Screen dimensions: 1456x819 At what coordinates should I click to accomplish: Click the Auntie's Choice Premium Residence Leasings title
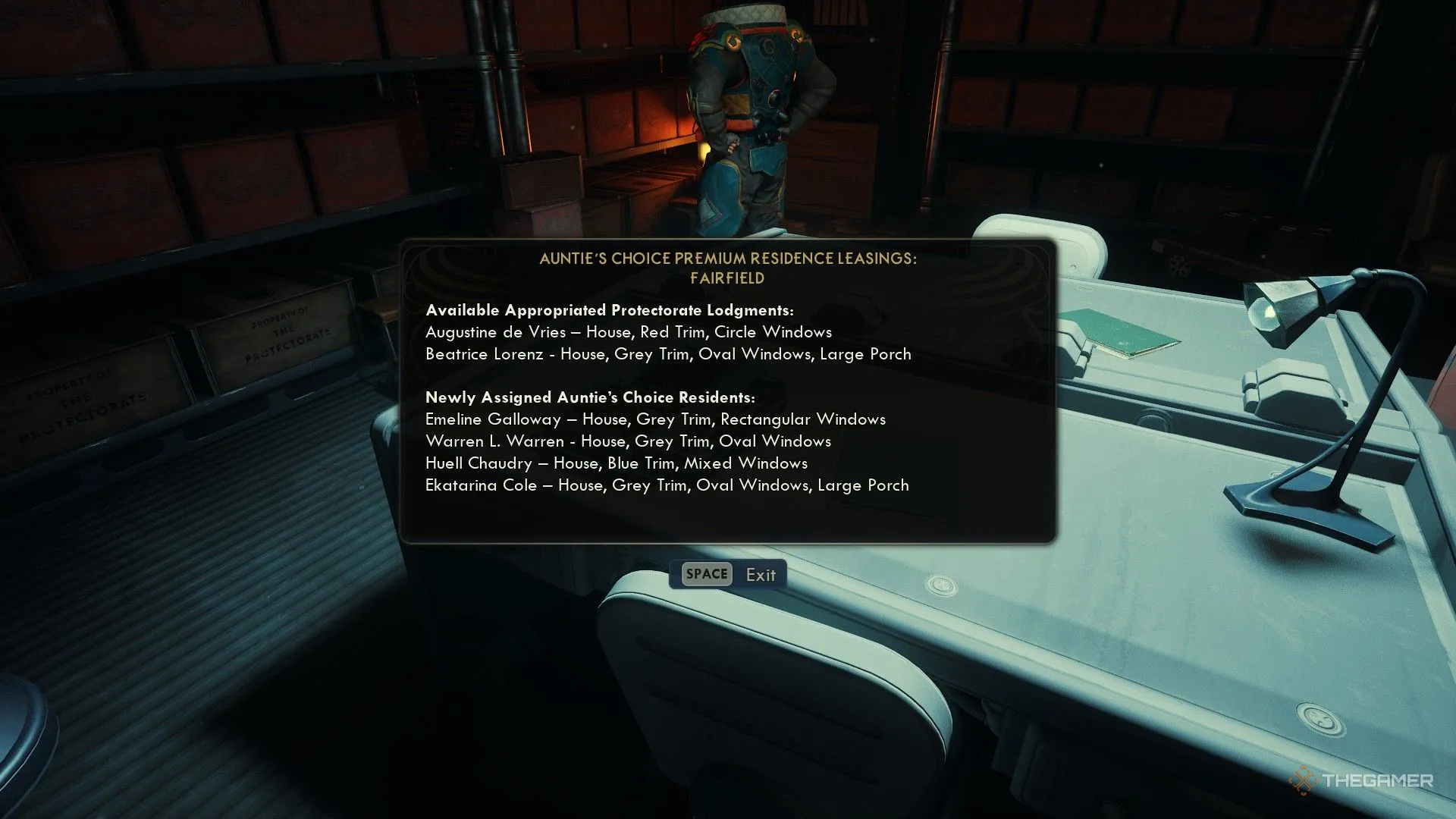(728, 259)
